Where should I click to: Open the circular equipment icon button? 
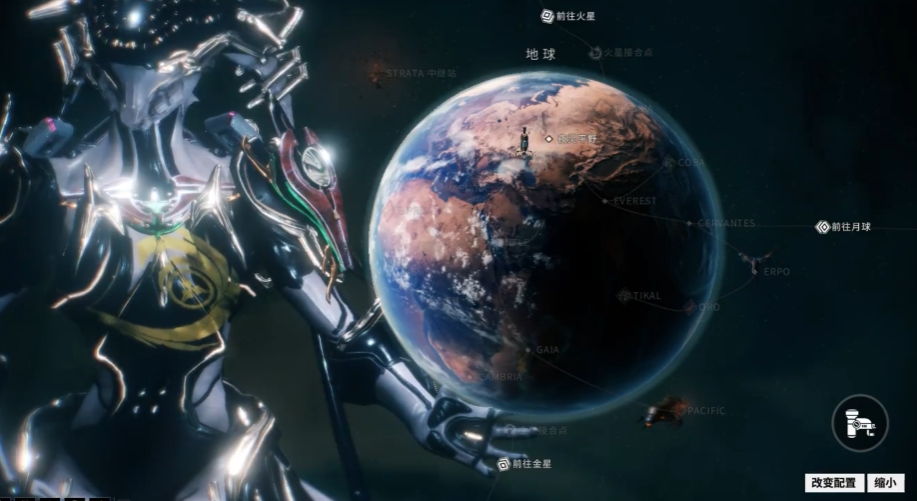tap(860, 423)
